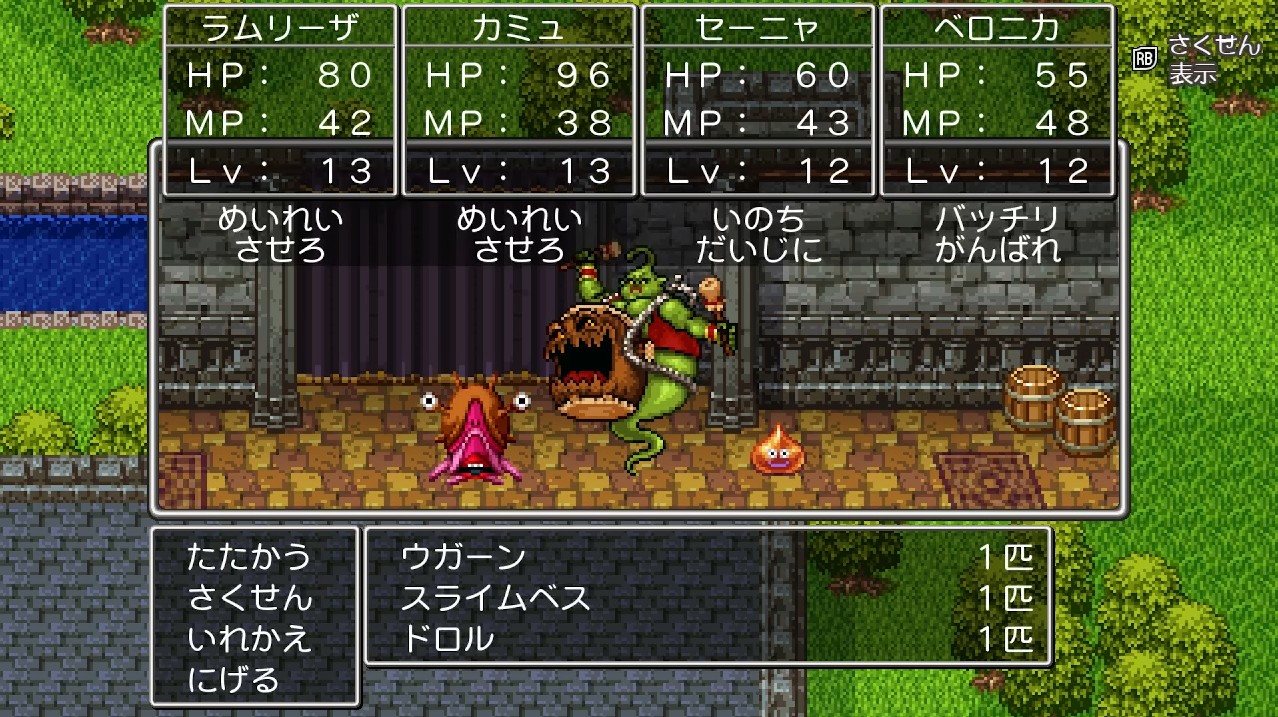Choose ベロニカ's status panel
The width and height of the screenshot is (1278, 717).
[x=997, y=100]
